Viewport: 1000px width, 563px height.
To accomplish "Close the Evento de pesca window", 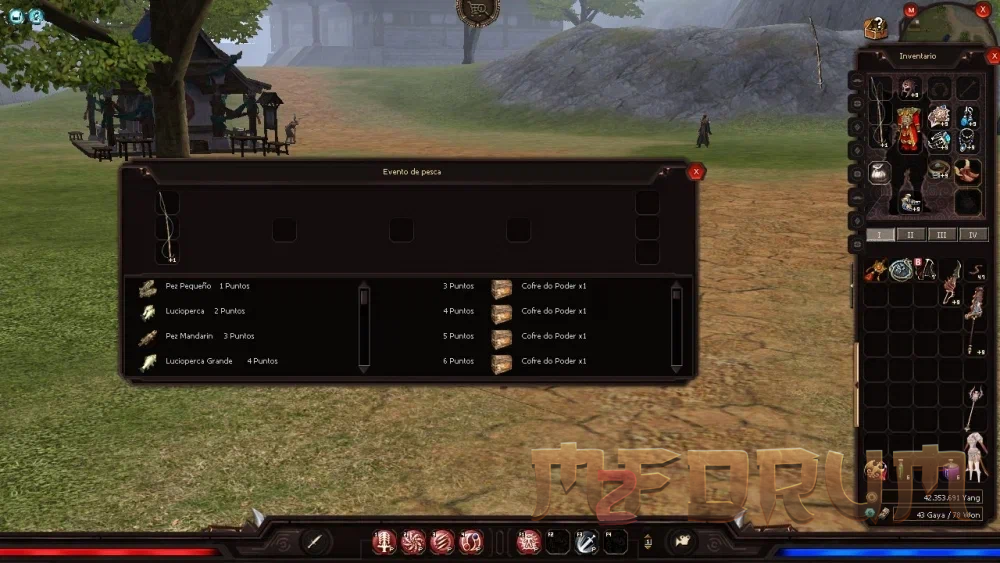I will click(x=696, y=172).
